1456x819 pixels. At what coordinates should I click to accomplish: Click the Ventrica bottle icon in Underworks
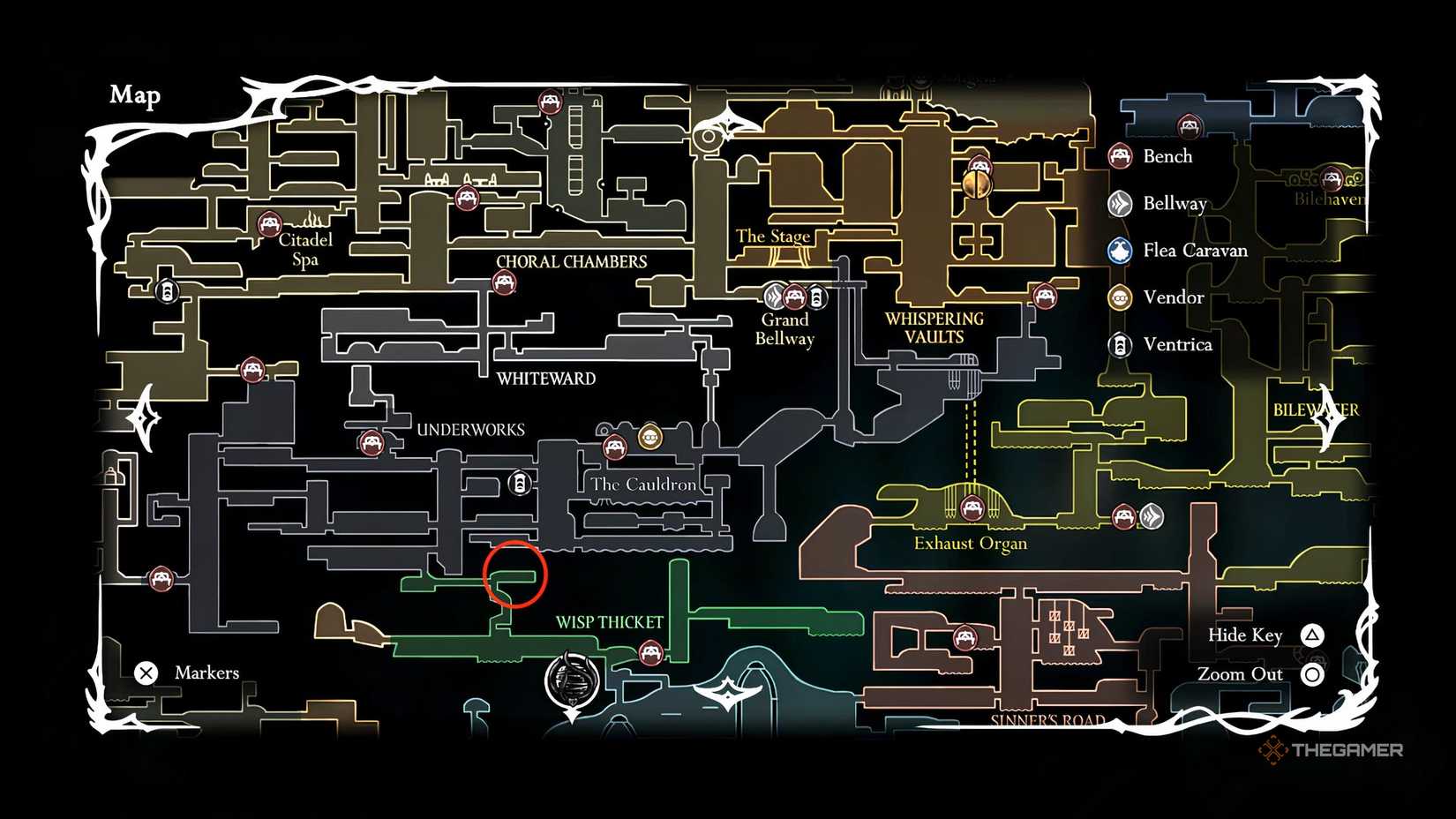click(x=519, y=484)
